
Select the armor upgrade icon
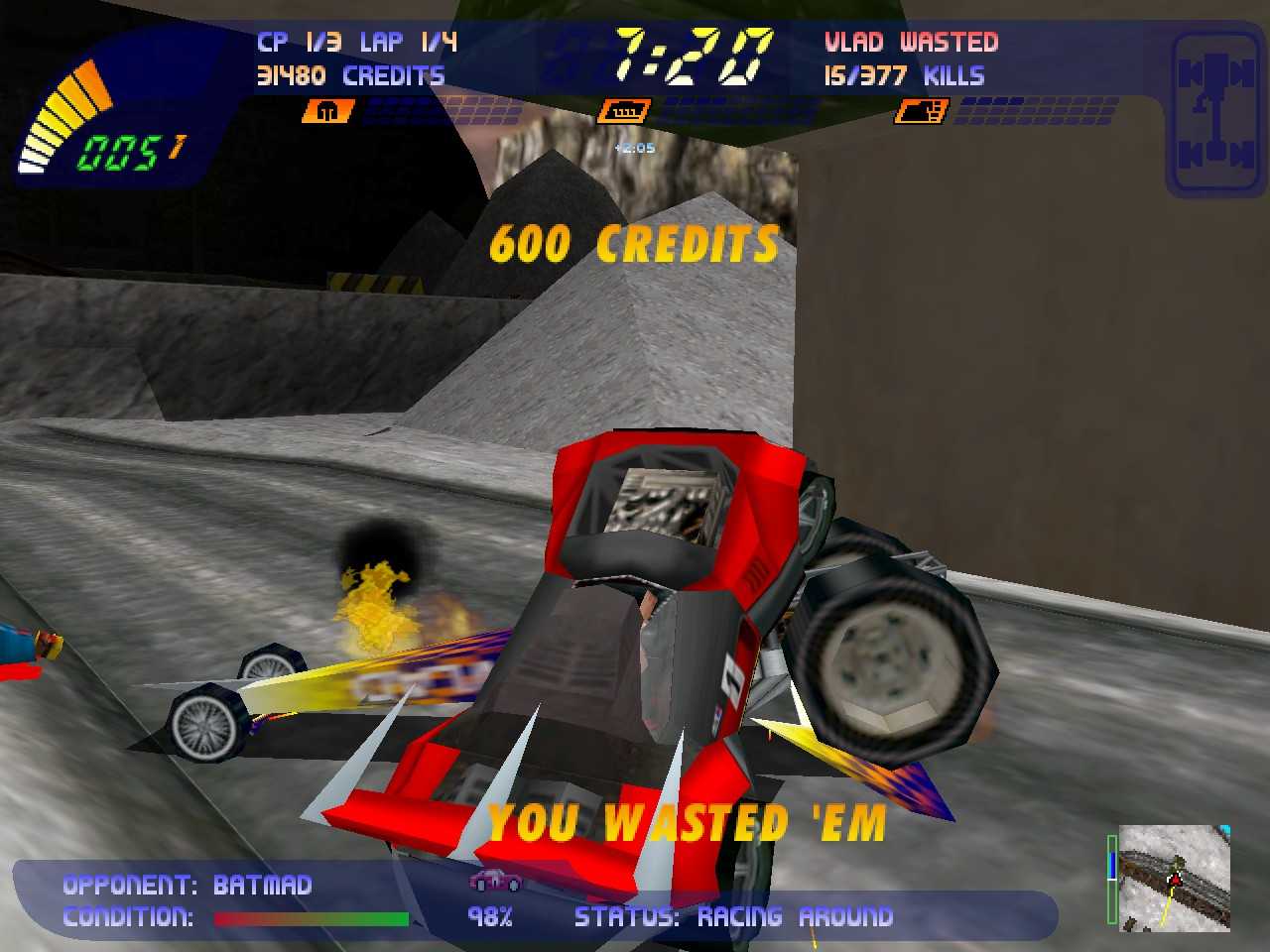[327, 110]
